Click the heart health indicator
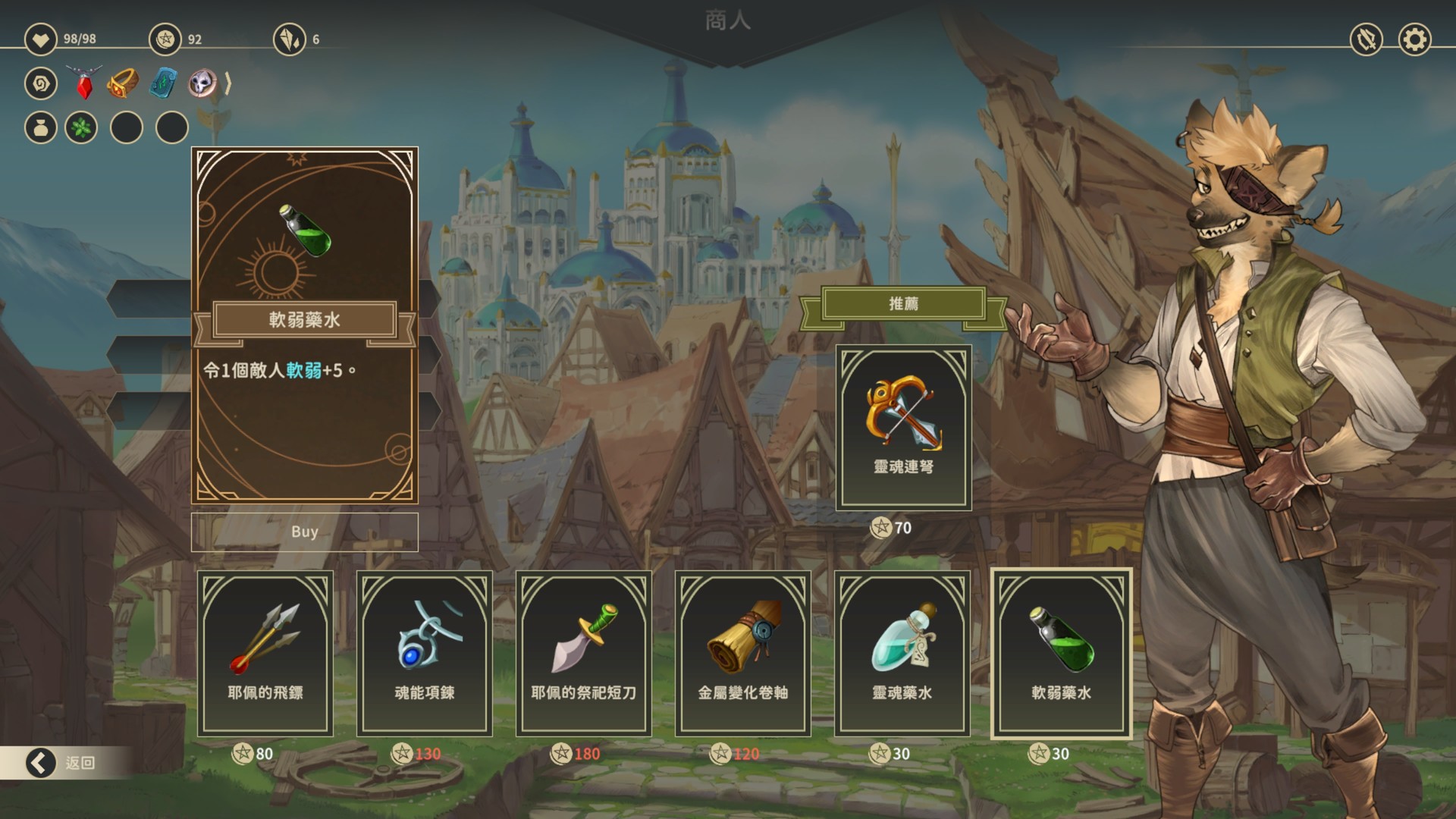The width and height of the screenshot is (1456, 819). [x=42, y=40]
